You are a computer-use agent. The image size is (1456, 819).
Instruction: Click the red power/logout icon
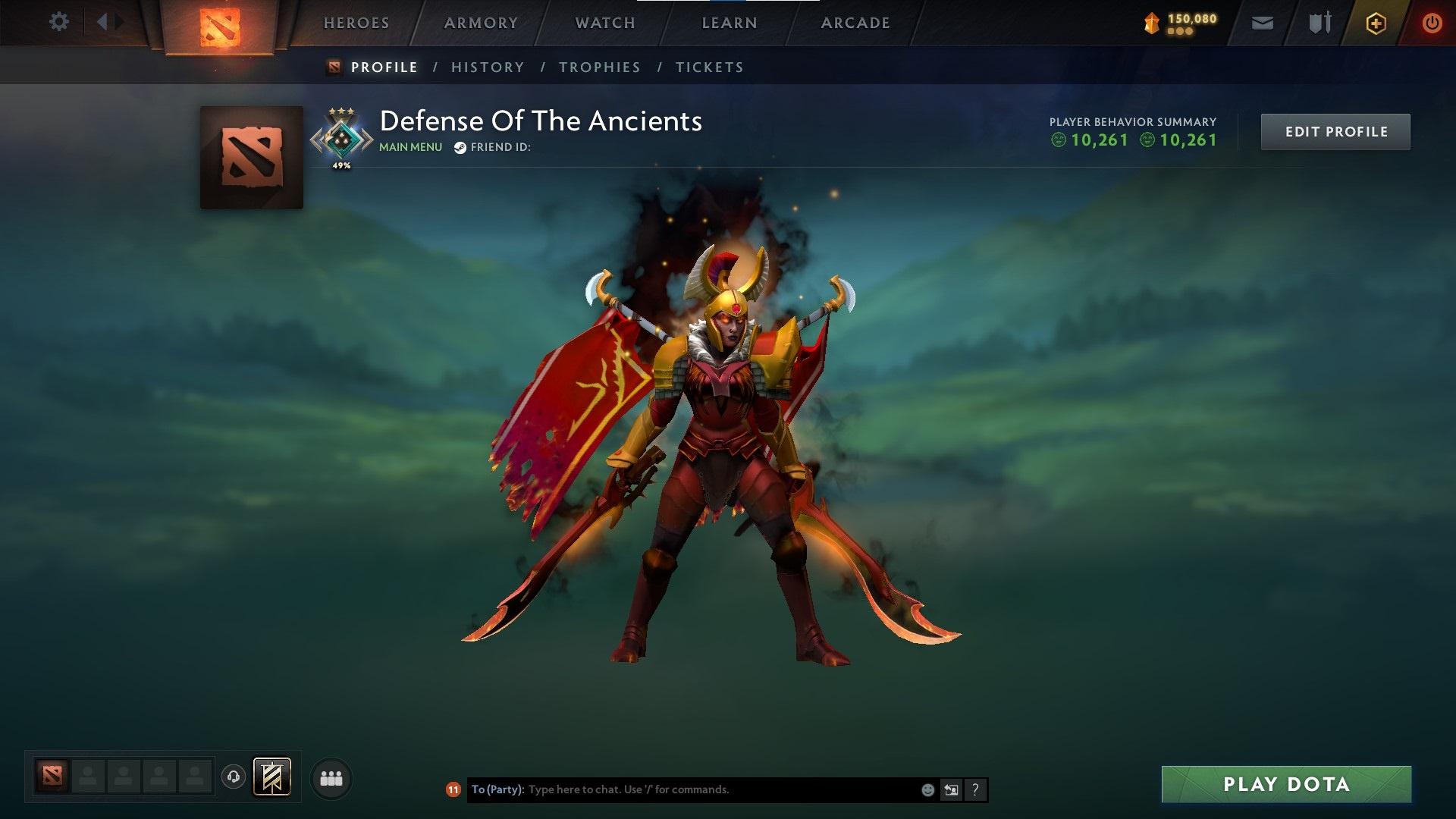coord(1432,23)
